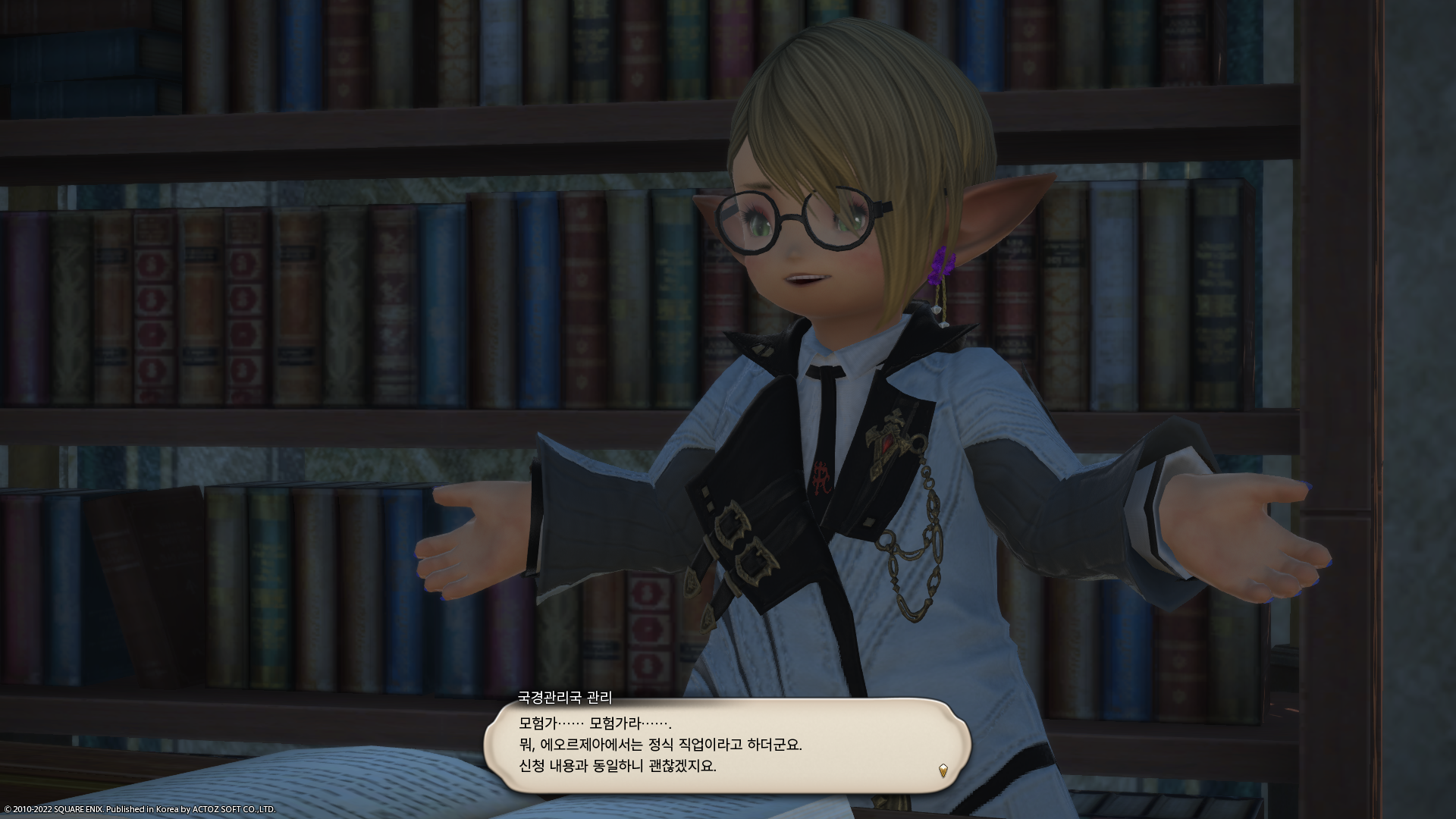This screenshot has height=819, width=1456.
Task: Continue the 국경관리국 관리 dialogue text box
Action: tap(726, 746)
